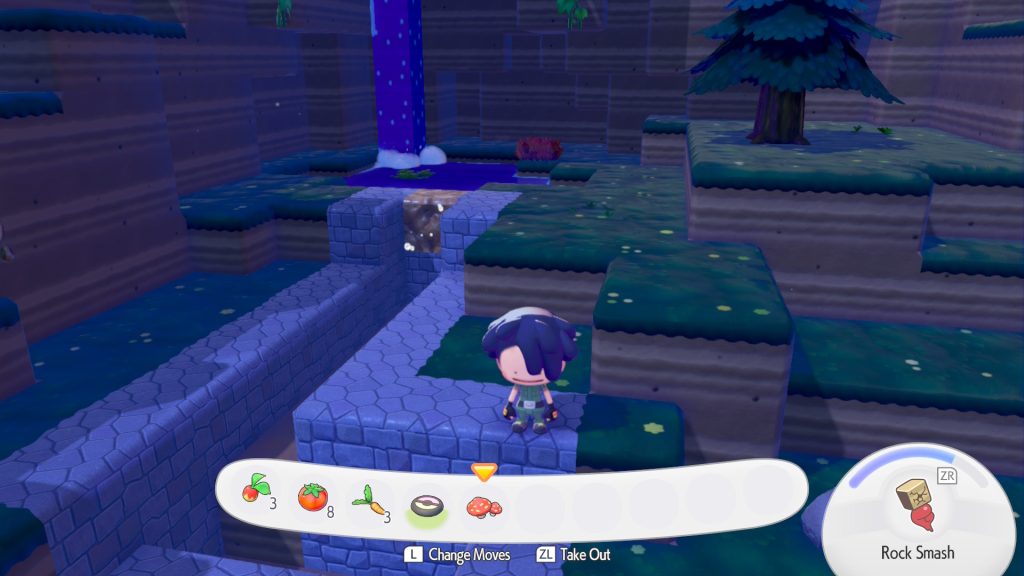Choose the tomato item slot
This screenshot has height=576, width=1024.
click(x=313, y=497)
